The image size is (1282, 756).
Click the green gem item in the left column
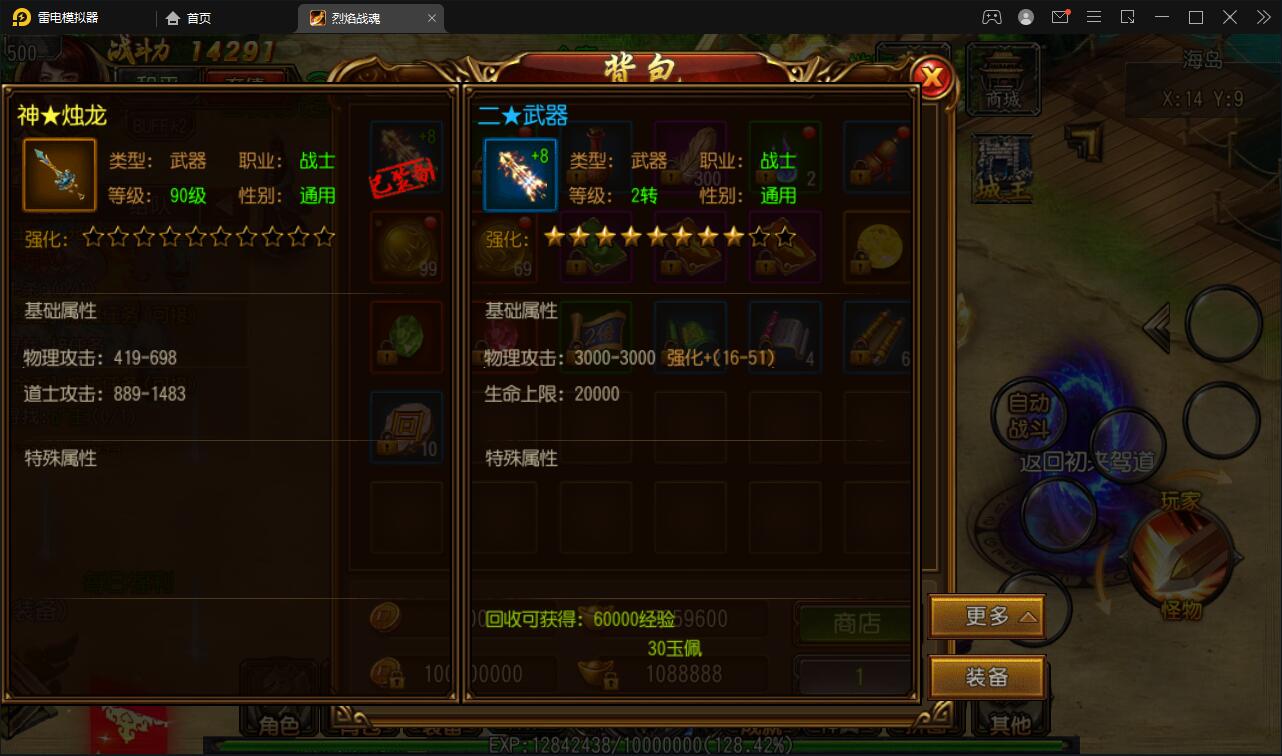coord(404,336)
